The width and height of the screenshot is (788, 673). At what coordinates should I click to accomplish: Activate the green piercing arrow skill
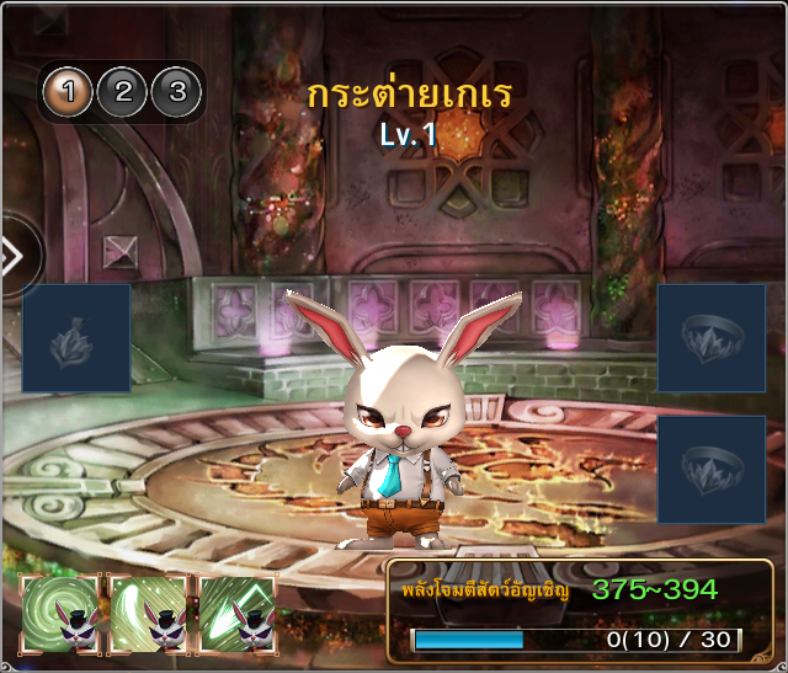tap(237, 614)
